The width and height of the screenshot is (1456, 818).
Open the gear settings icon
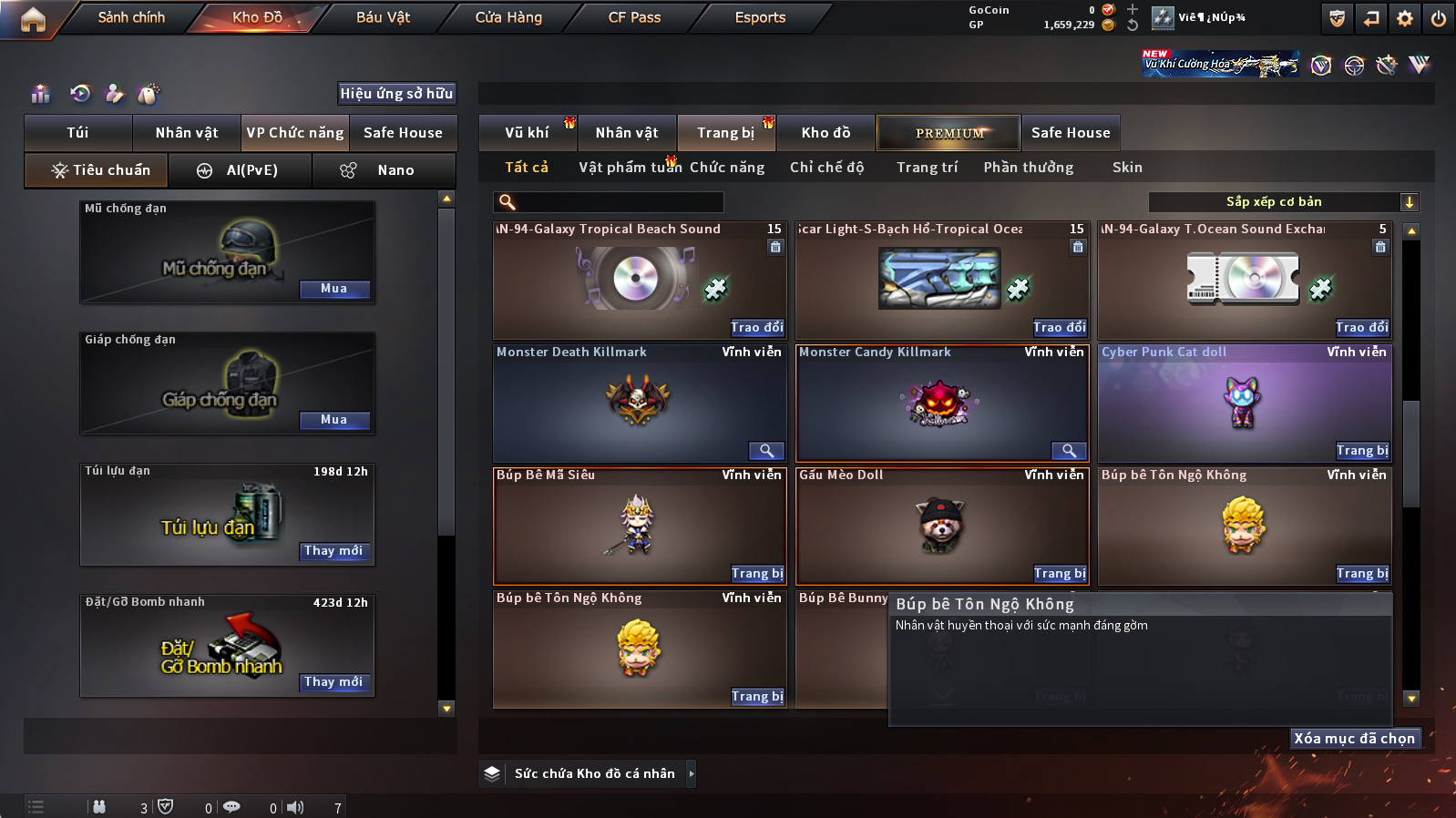tap(1405, 18)
